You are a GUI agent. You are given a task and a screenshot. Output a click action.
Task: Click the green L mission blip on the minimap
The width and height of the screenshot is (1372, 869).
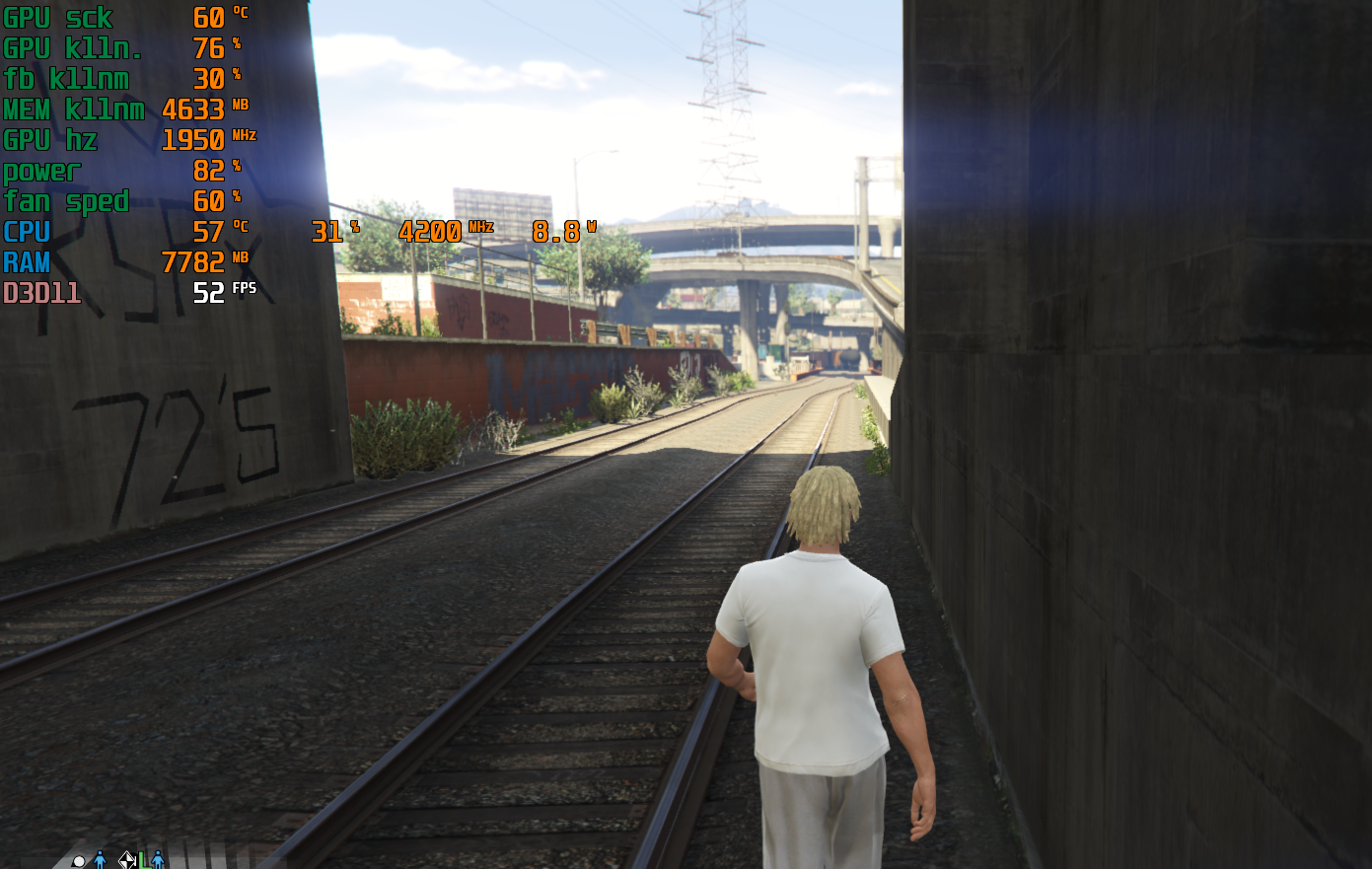(x=143, y=860)
